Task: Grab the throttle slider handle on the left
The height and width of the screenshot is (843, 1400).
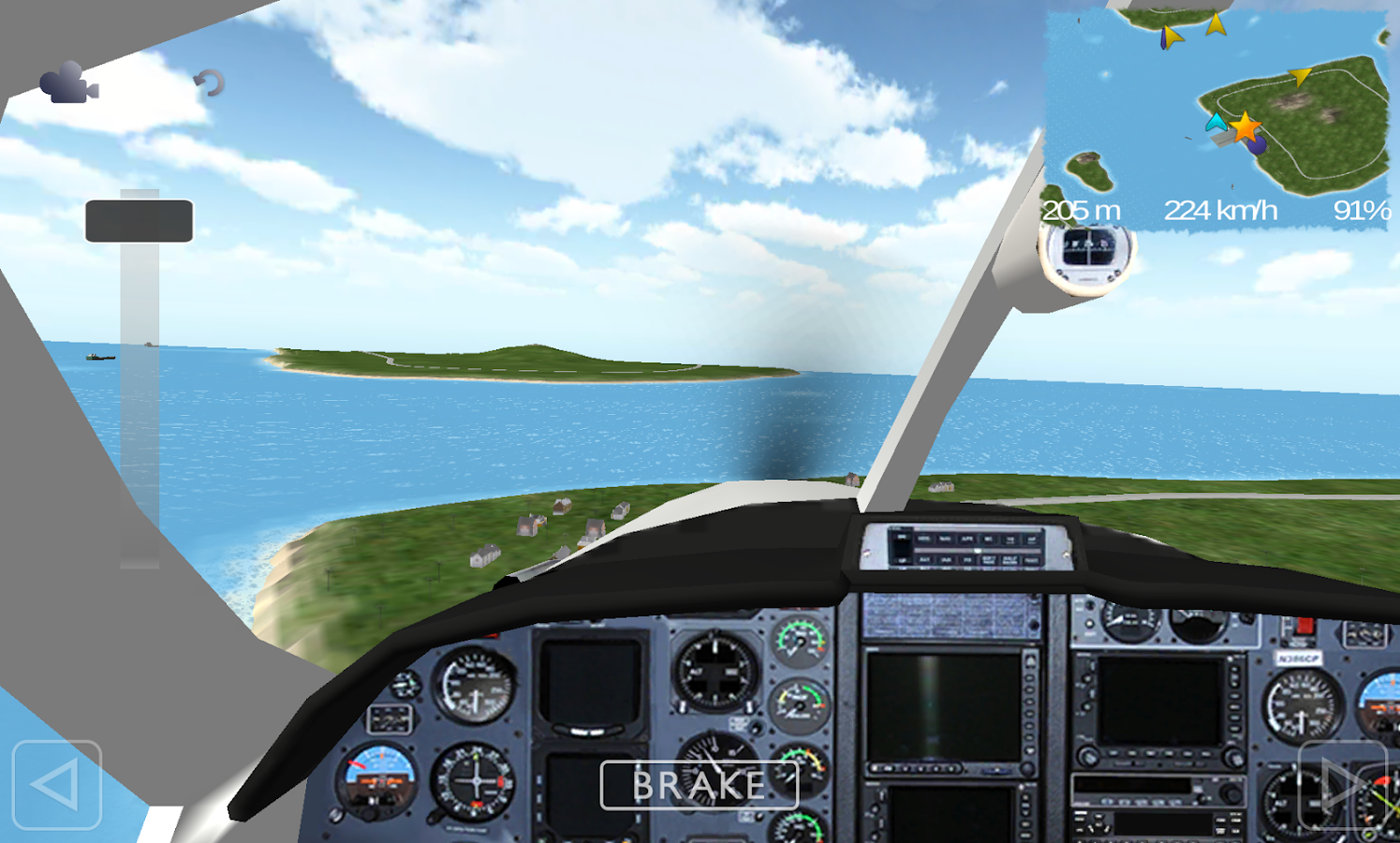Action: (x=139, y=221)
